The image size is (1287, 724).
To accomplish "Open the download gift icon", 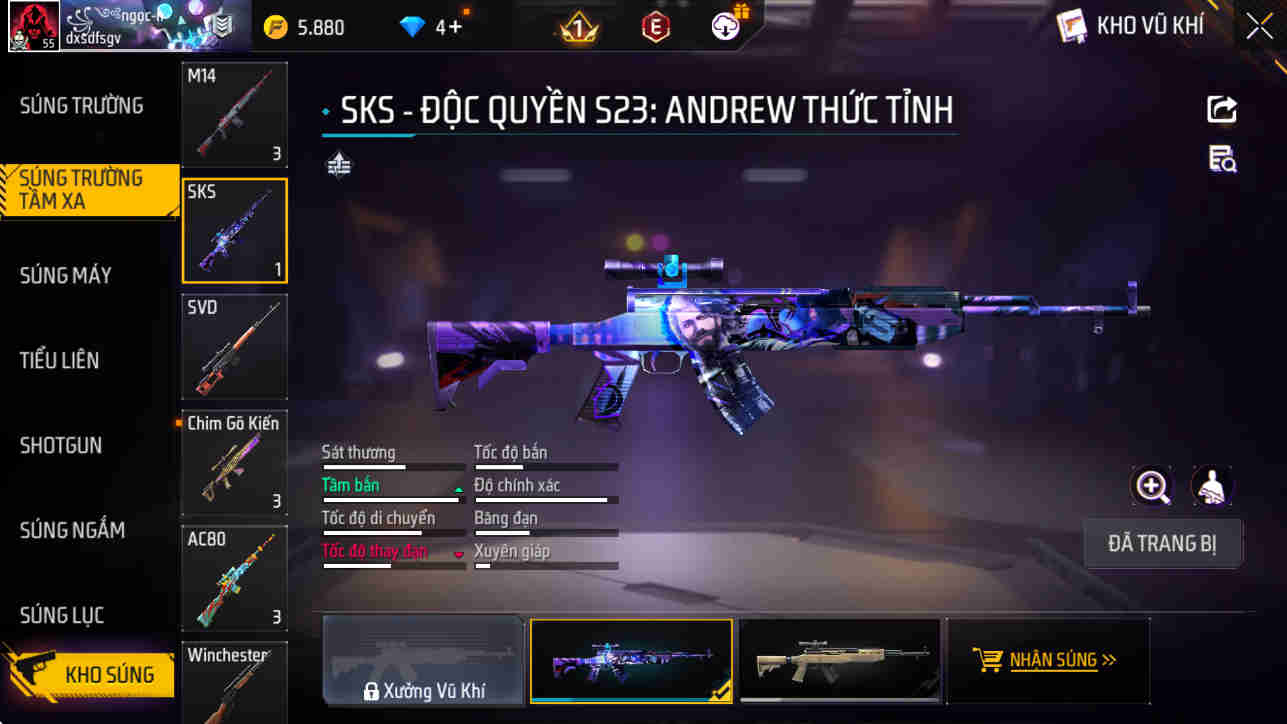I will (725, 26).
